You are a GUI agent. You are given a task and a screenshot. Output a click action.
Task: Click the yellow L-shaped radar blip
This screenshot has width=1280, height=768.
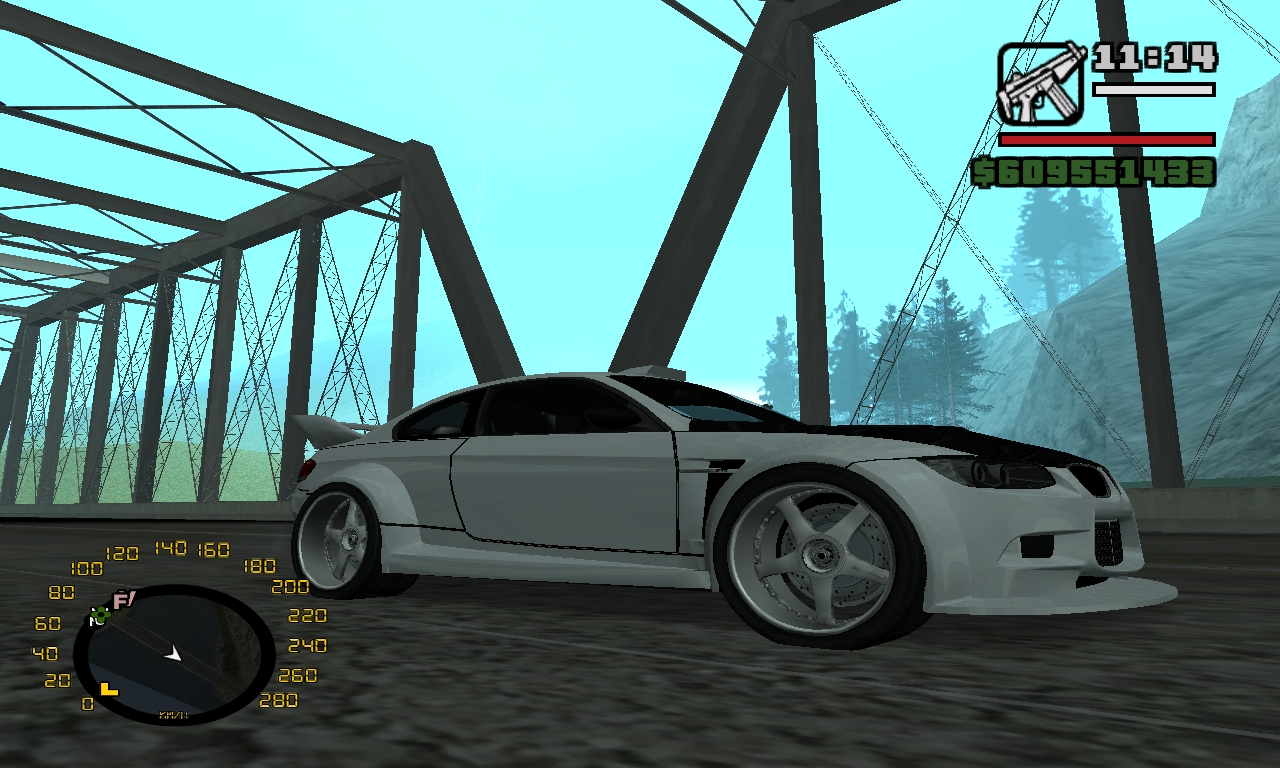[x=108, y=689]
